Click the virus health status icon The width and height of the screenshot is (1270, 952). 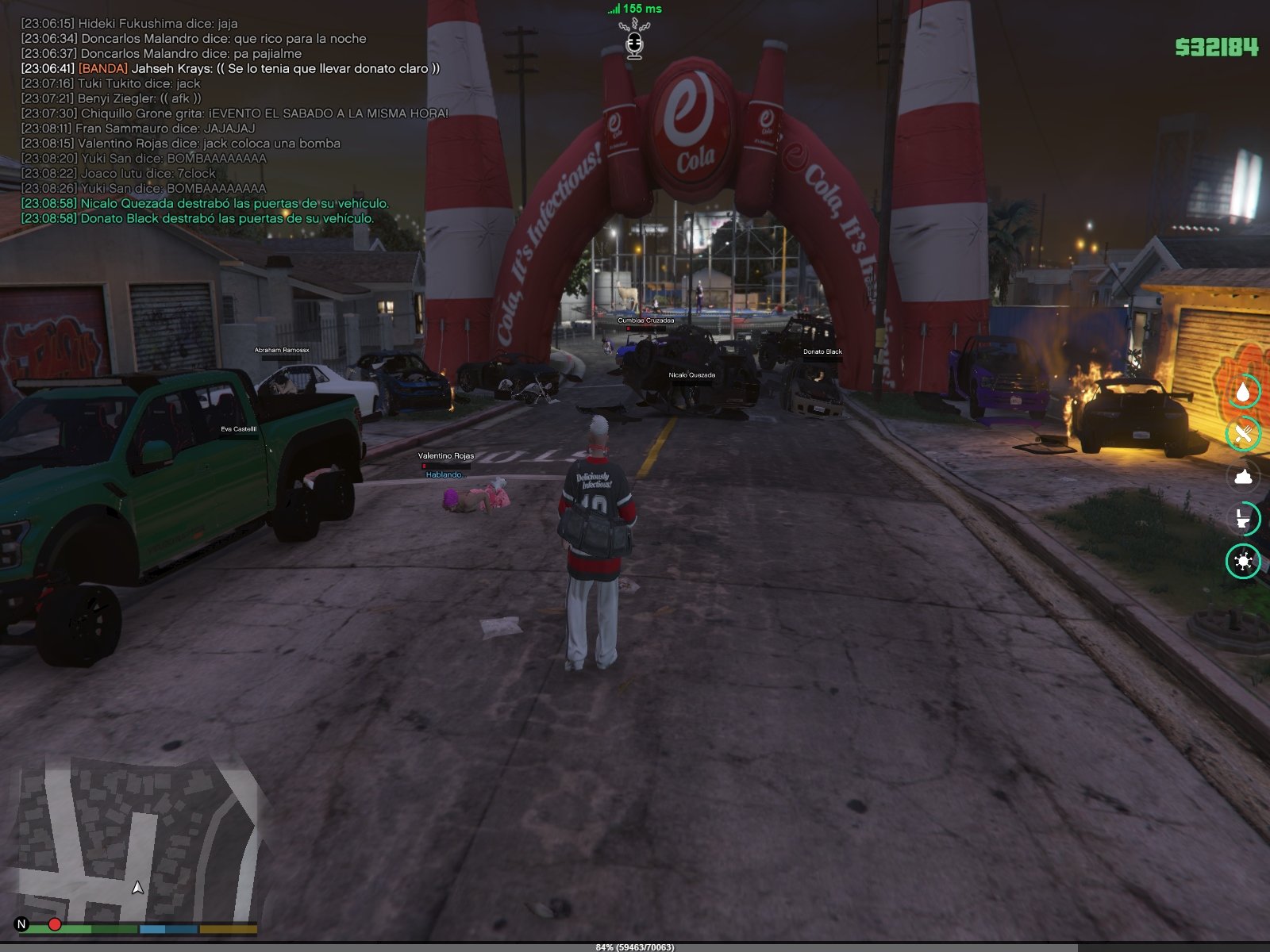(x=1243, y=562)
